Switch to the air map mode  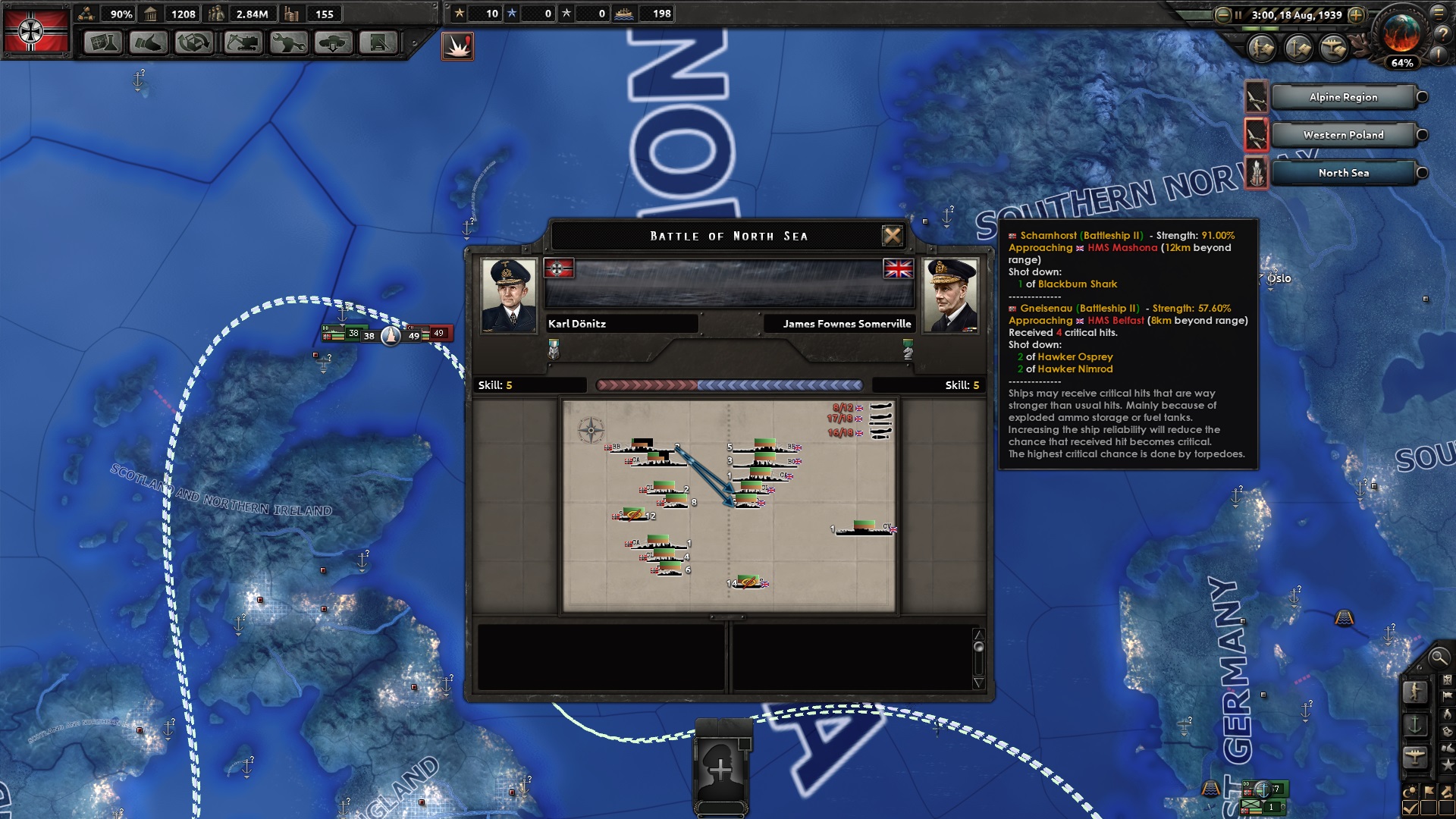click(x=1415, y=757)
